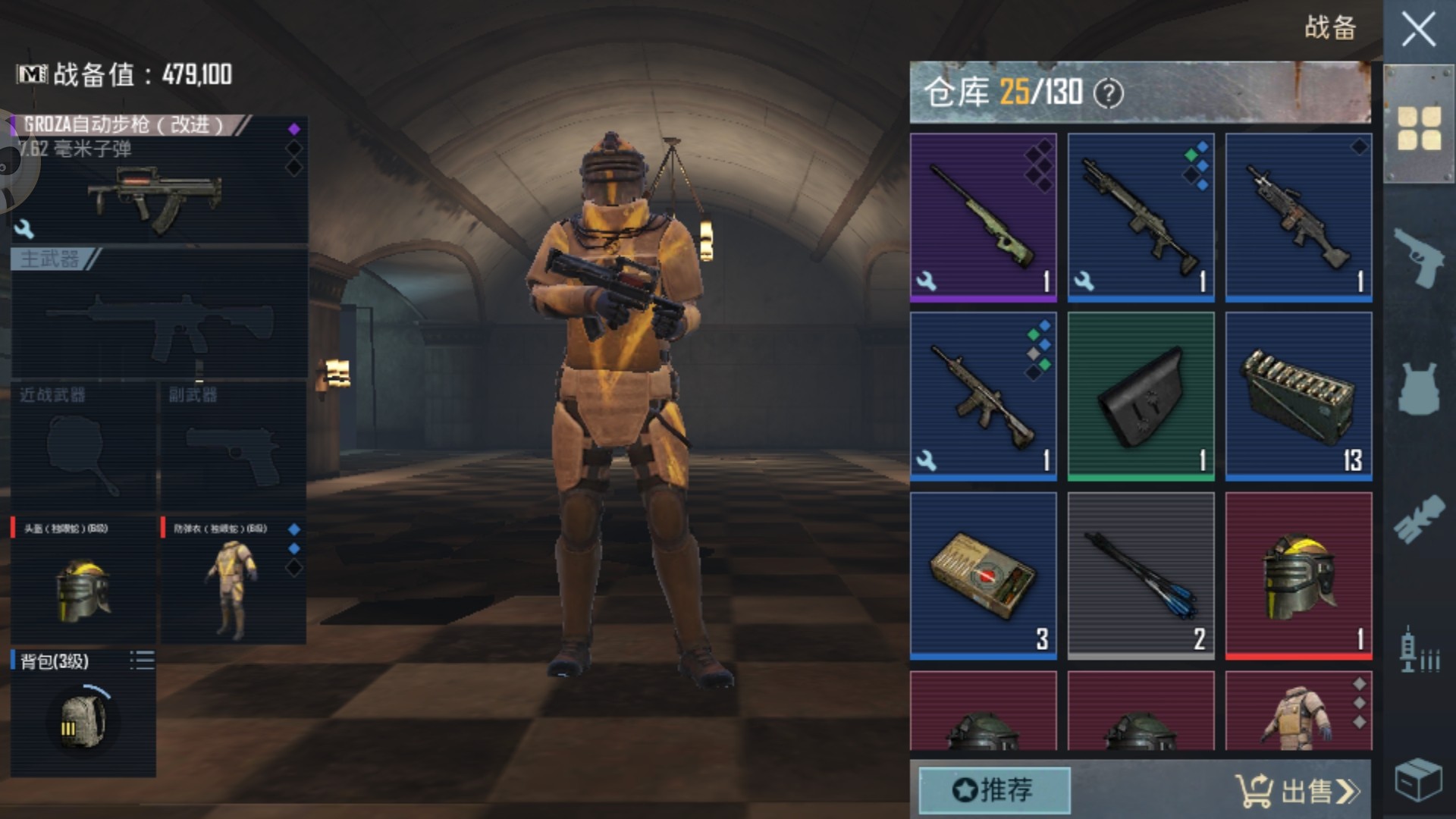Select the equipped helmet slot

(83, 581)
